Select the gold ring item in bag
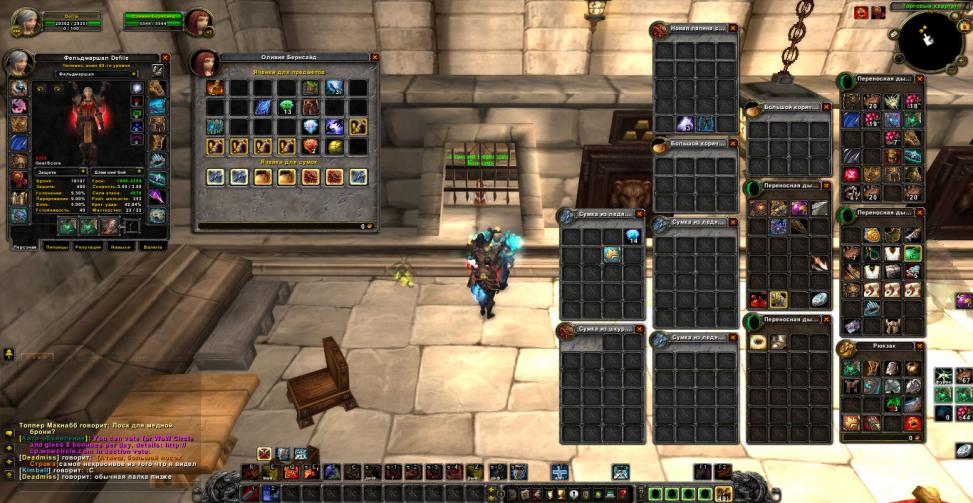Viewport: 973px width, 503px height. point(758,342)
